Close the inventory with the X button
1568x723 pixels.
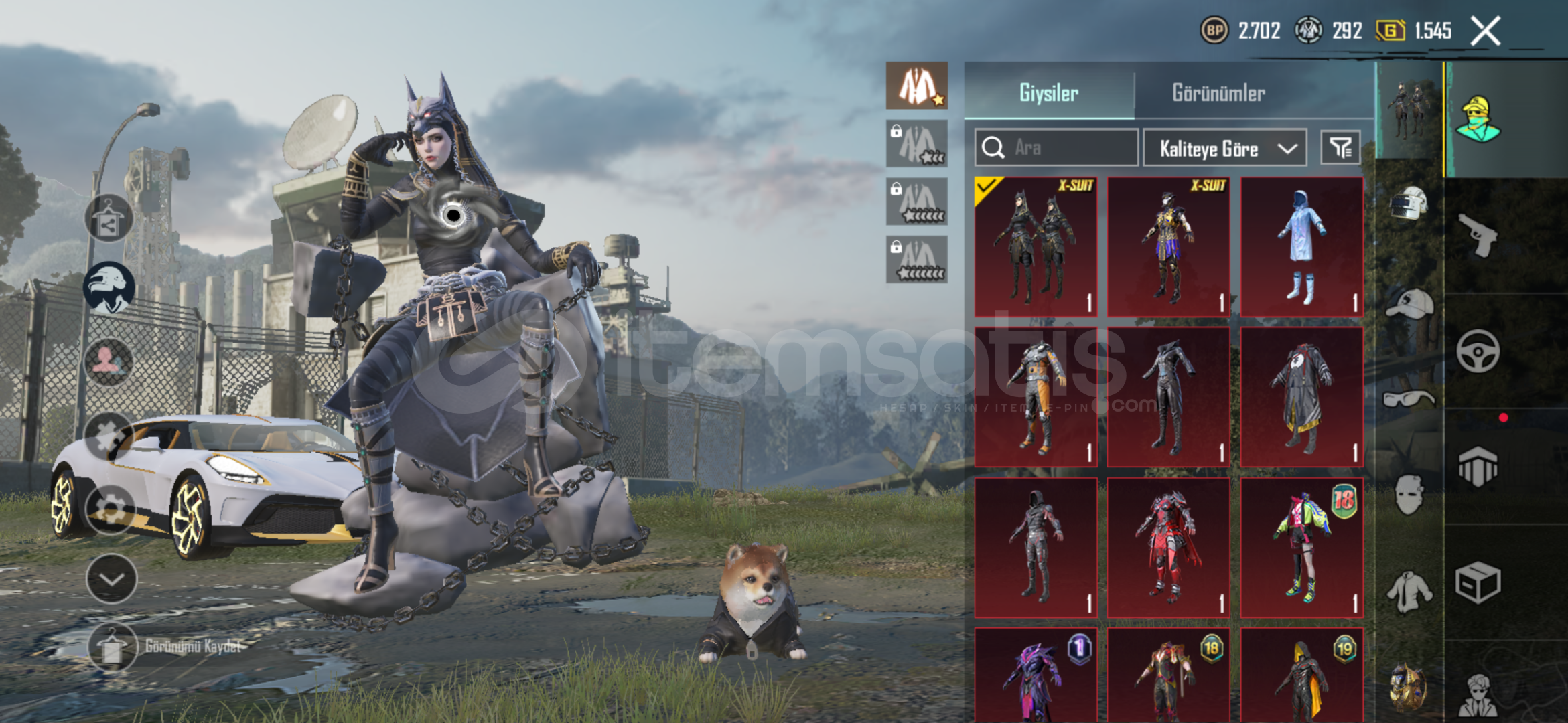point(1485,31)
